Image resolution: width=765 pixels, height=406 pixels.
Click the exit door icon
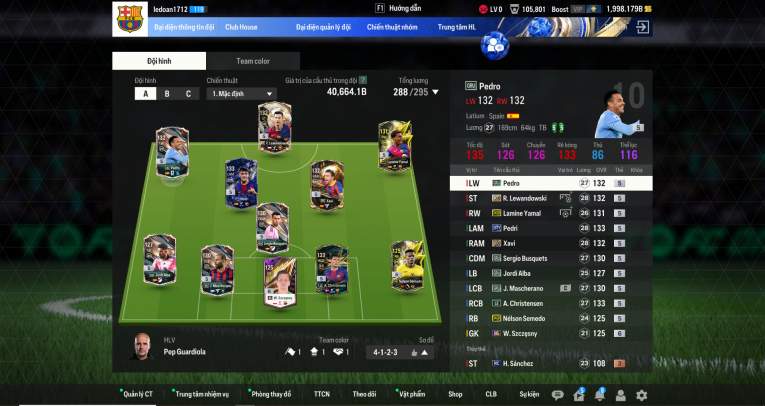(x=642, y=27)
